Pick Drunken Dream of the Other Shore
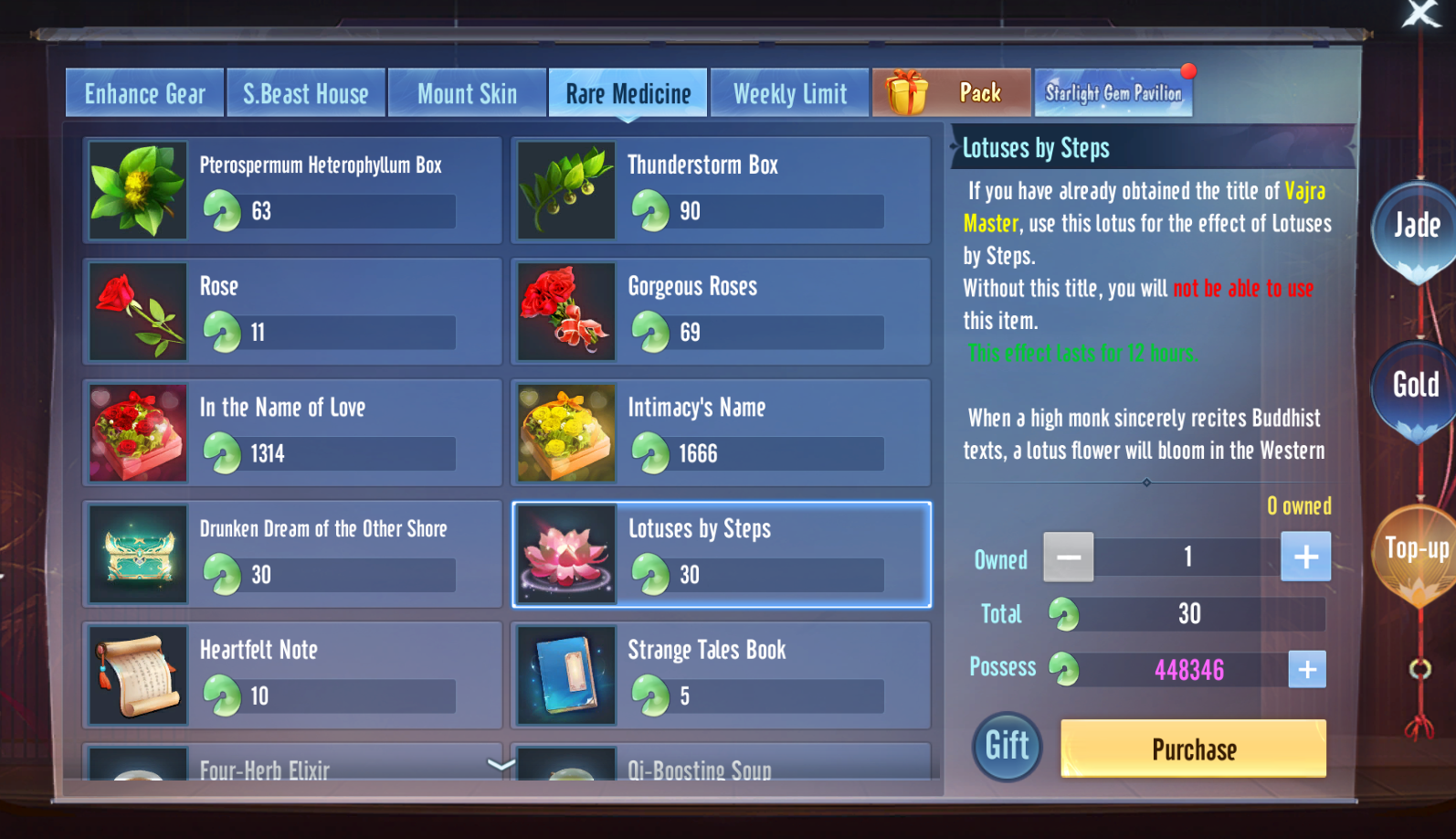 coord(292,554)
